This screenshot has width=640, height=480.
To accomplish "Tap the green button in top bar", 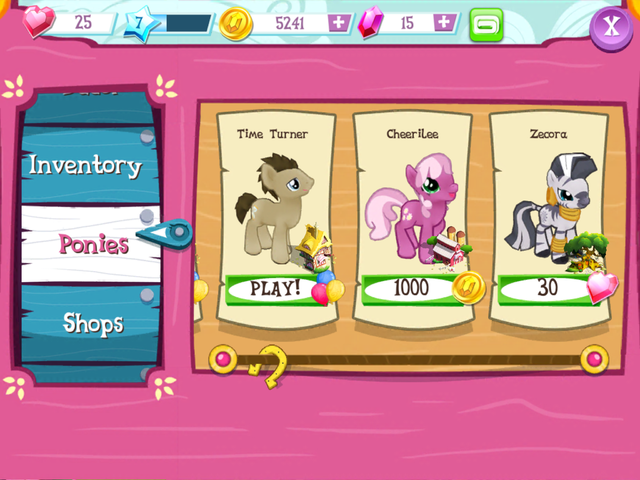I will tap(487, 23).
